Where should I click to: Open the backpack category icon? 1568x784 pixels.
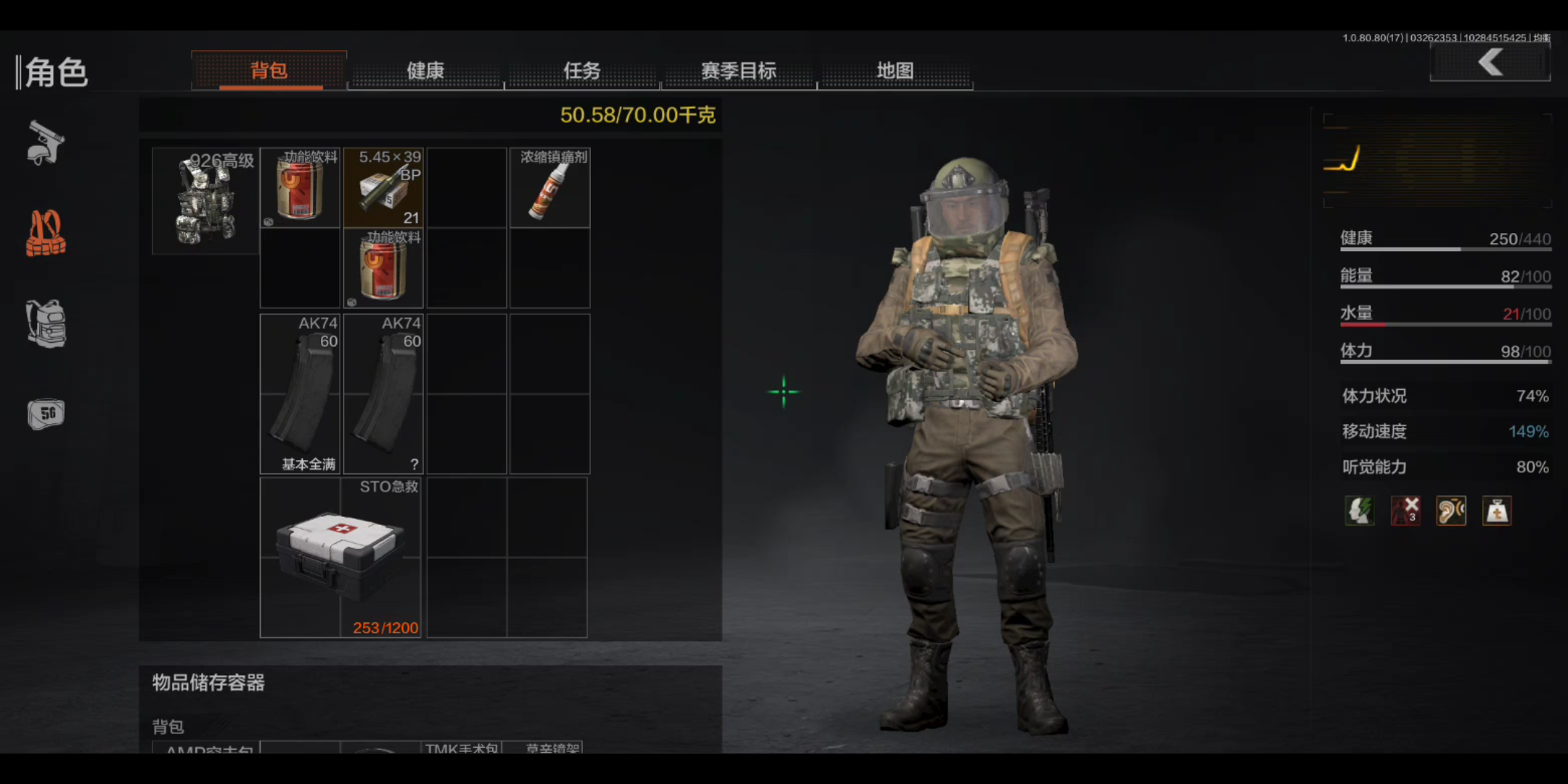tap(46, 324)
